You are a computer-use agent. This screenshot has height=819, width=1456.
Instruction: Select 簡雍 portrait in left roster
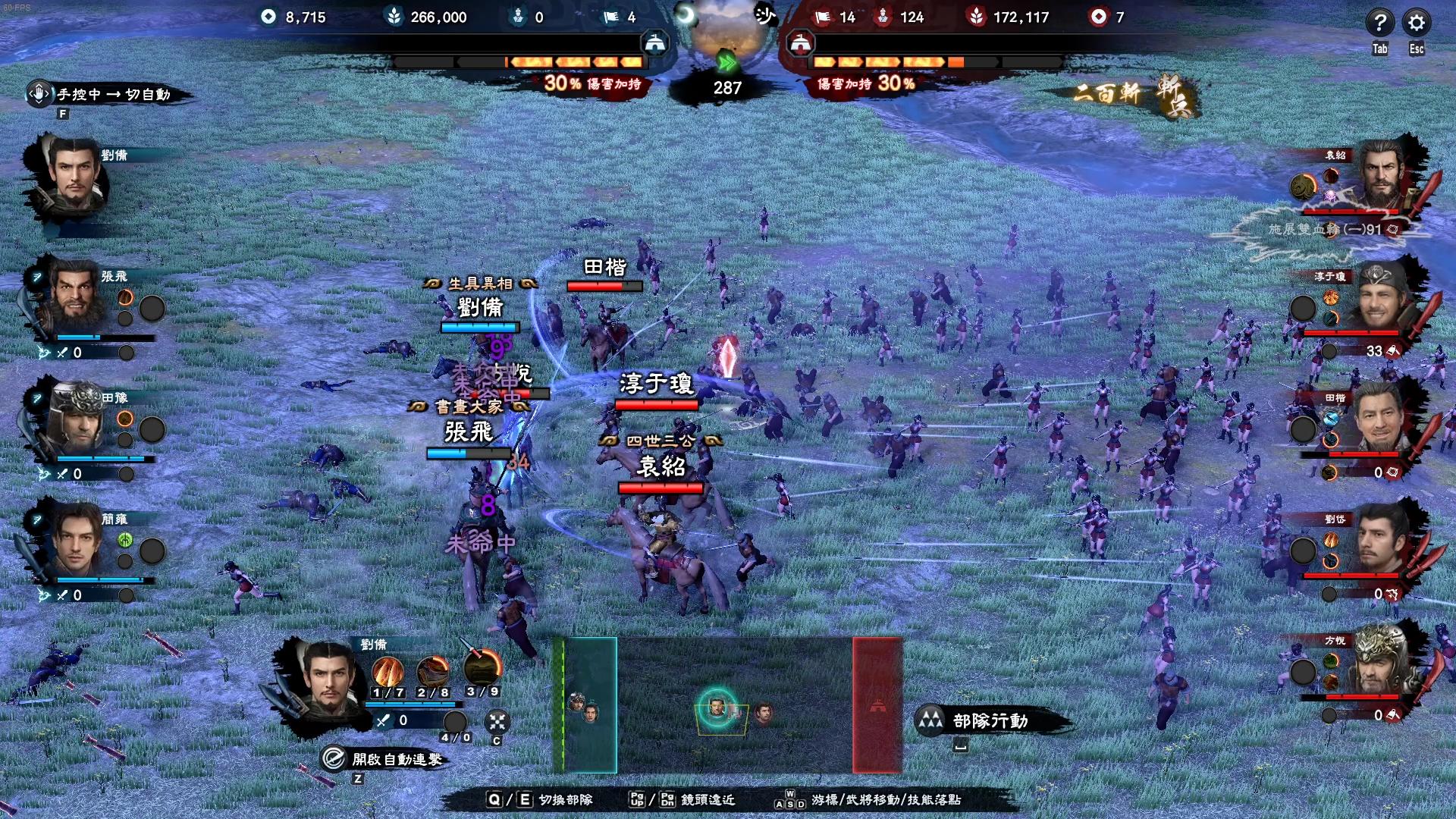pos(76,540)
